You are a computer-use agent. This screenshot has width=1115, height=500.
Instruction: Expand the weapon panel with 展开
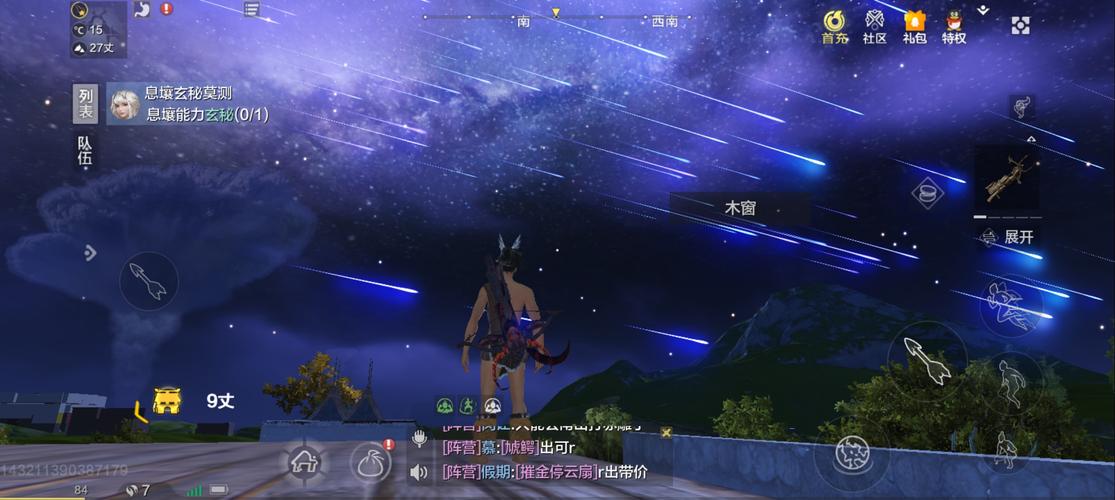1010,237
